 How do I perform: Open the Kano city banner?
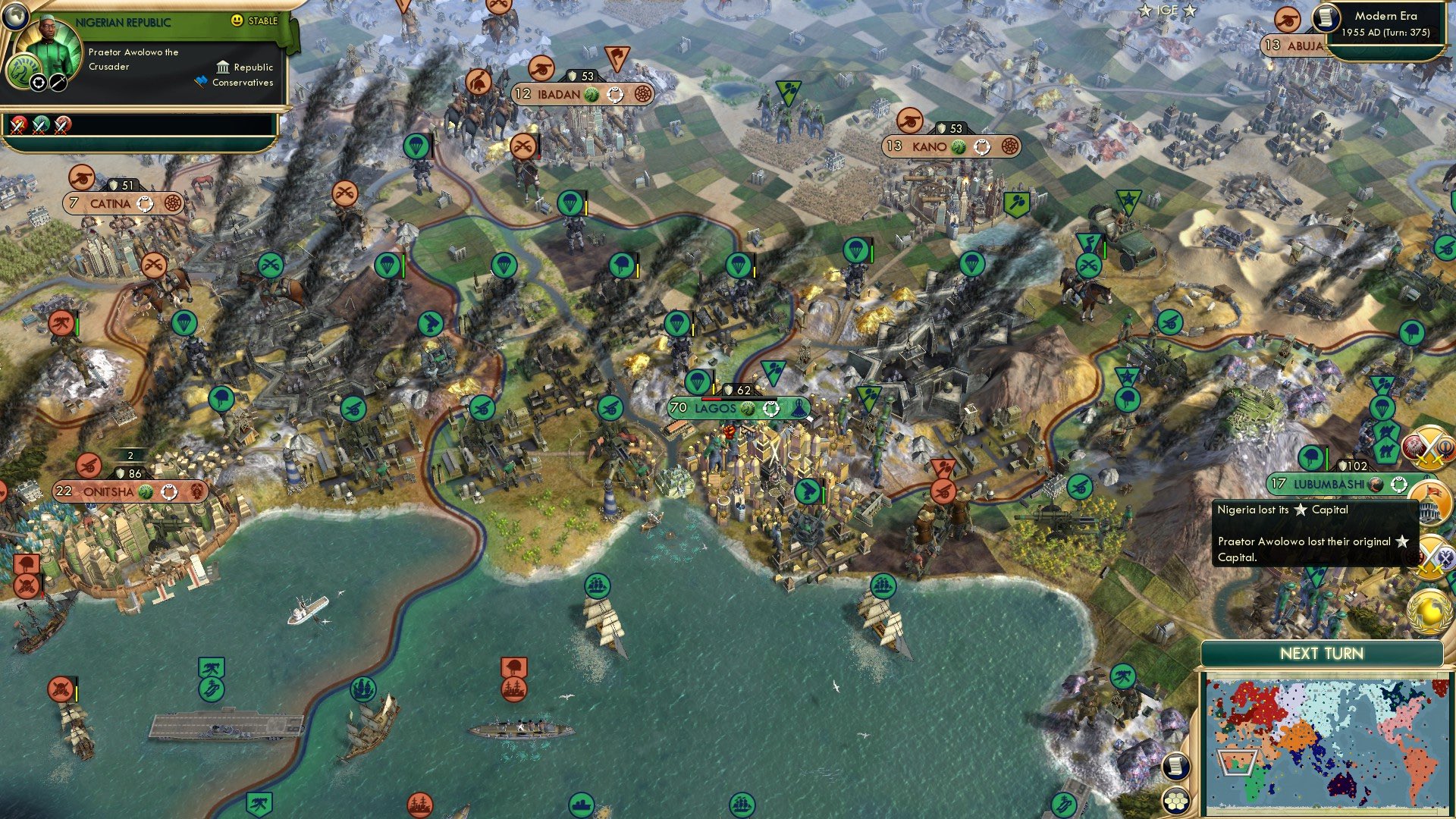[x=929, y=146]
